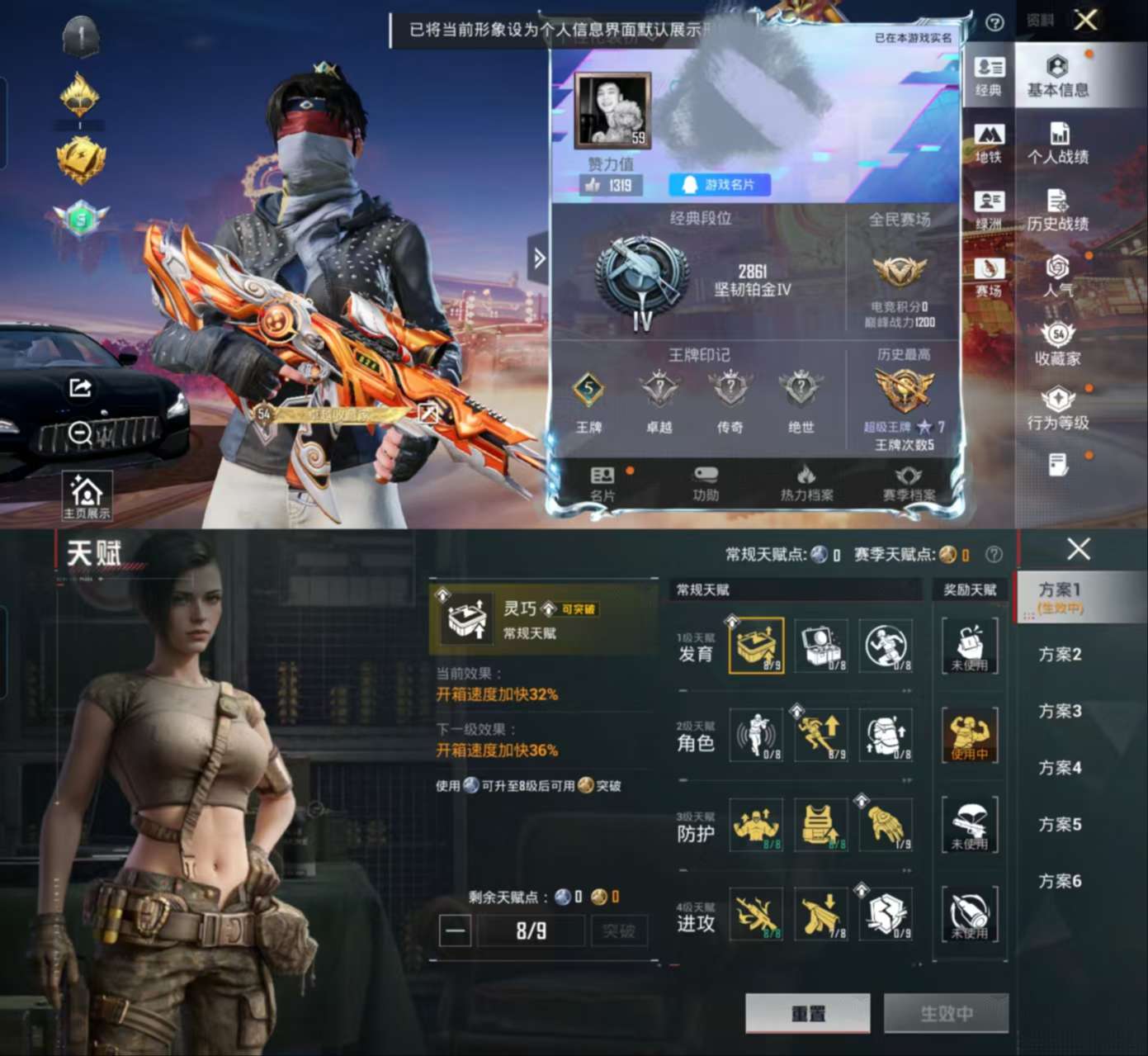Activate the unused parachute reward talent slot
1148x1056 pixels.
click(969, 824)
